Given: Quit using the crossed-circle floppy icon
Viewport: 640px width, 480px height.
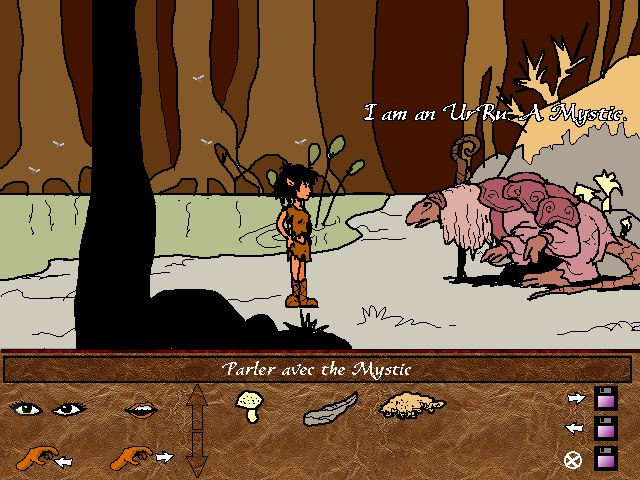Looking at the screenshot, I should pos(605,459).
